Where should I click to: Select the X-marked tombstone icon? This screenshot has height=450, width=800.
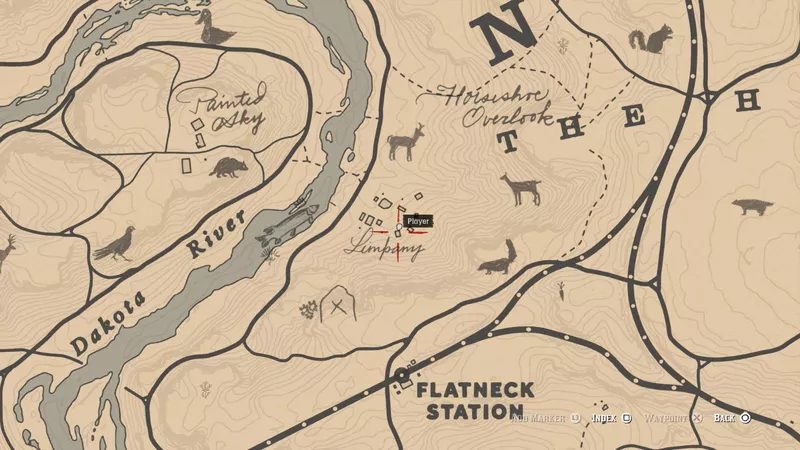338,306
